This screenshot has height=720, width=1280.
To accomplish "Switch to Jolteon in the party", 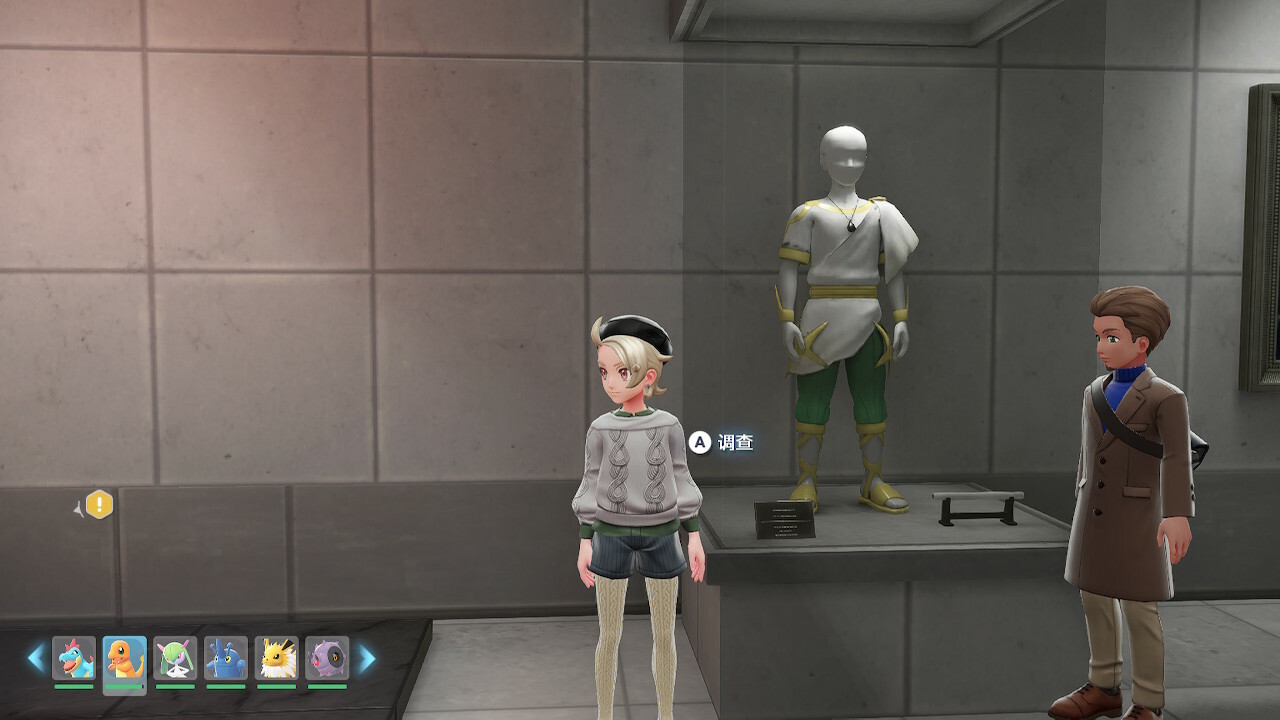I will tap(277, 658).
